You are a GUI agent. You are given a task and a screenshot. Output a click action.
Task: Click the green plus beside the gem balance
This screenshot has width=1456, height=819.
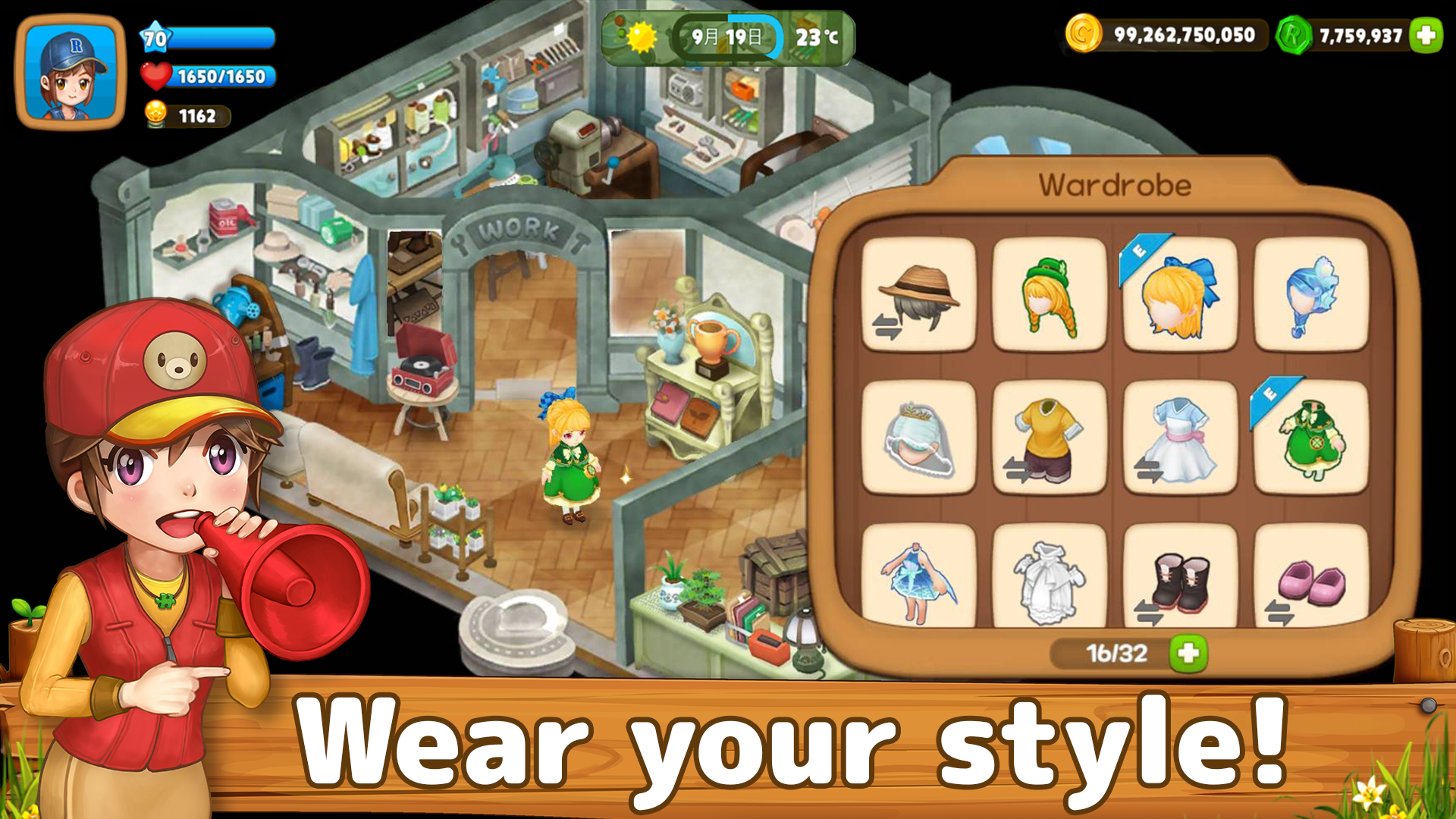point(1426,34)
